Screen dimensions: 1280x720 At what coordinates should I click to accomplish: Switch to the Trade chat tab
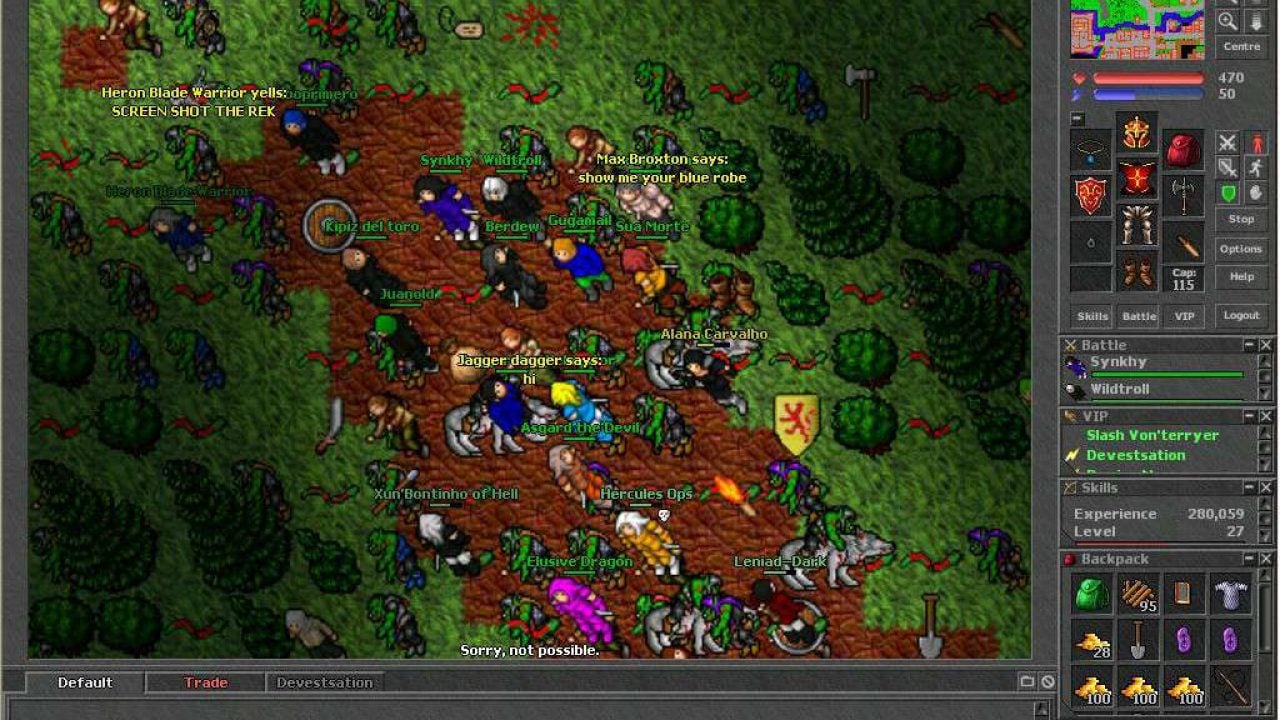coord(206,682)
